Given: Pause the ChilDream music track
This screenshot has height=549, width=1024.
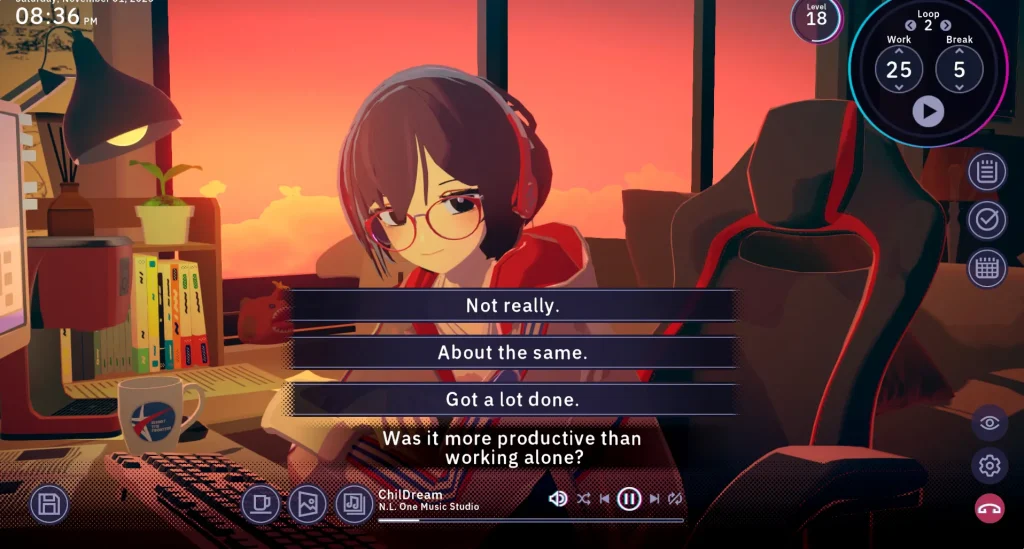Looking at the screenshot, I should coord(628,498).
